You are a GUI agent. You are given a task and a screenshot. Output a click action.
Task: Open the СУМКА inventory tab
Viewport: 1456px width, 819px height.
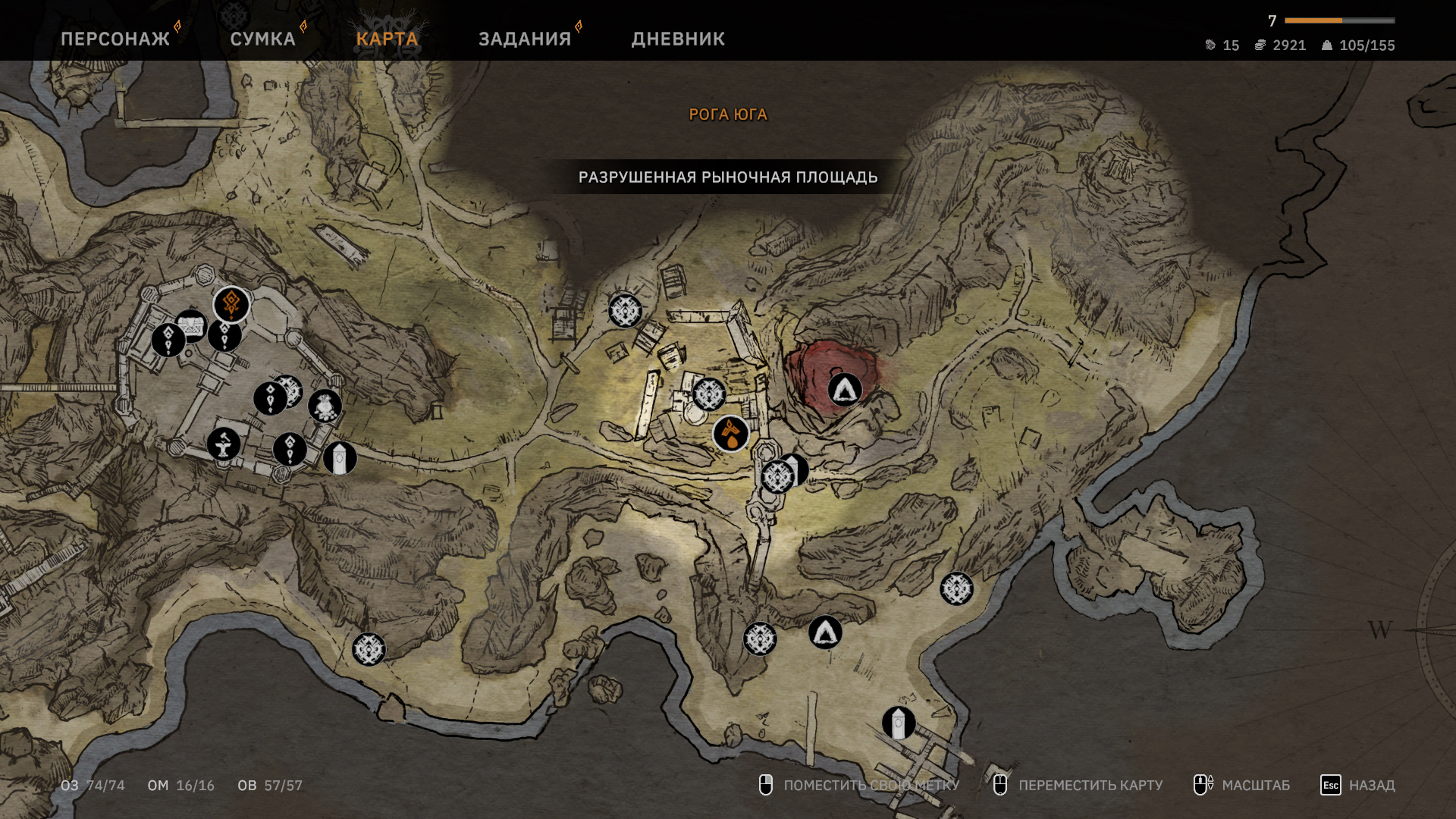[262, 39]
